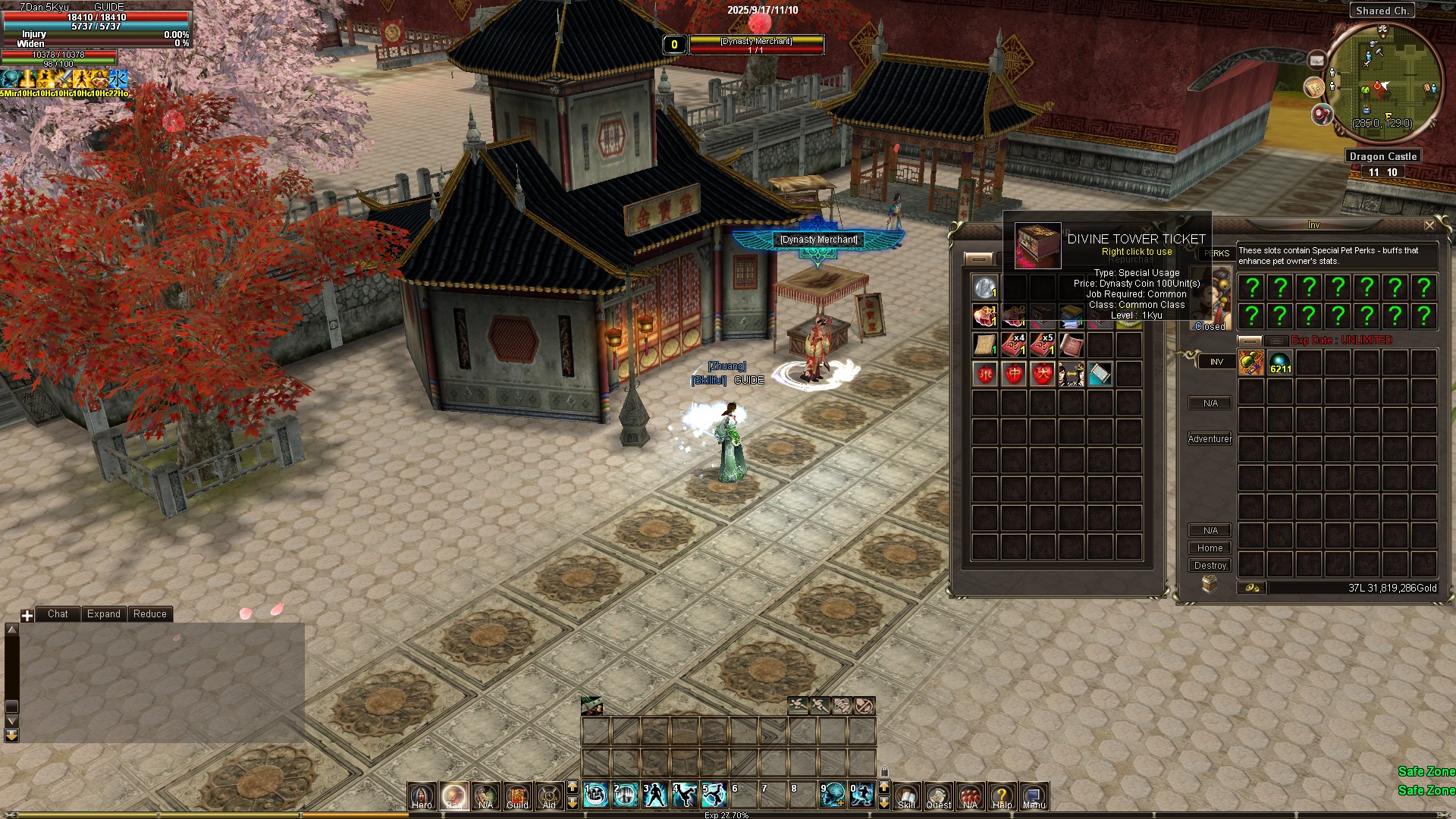Image resolution: width=1456 pixels, height=819 pixels.
Task: Click the Shared Ch. channel button
Action: (x=1382, y=11)
